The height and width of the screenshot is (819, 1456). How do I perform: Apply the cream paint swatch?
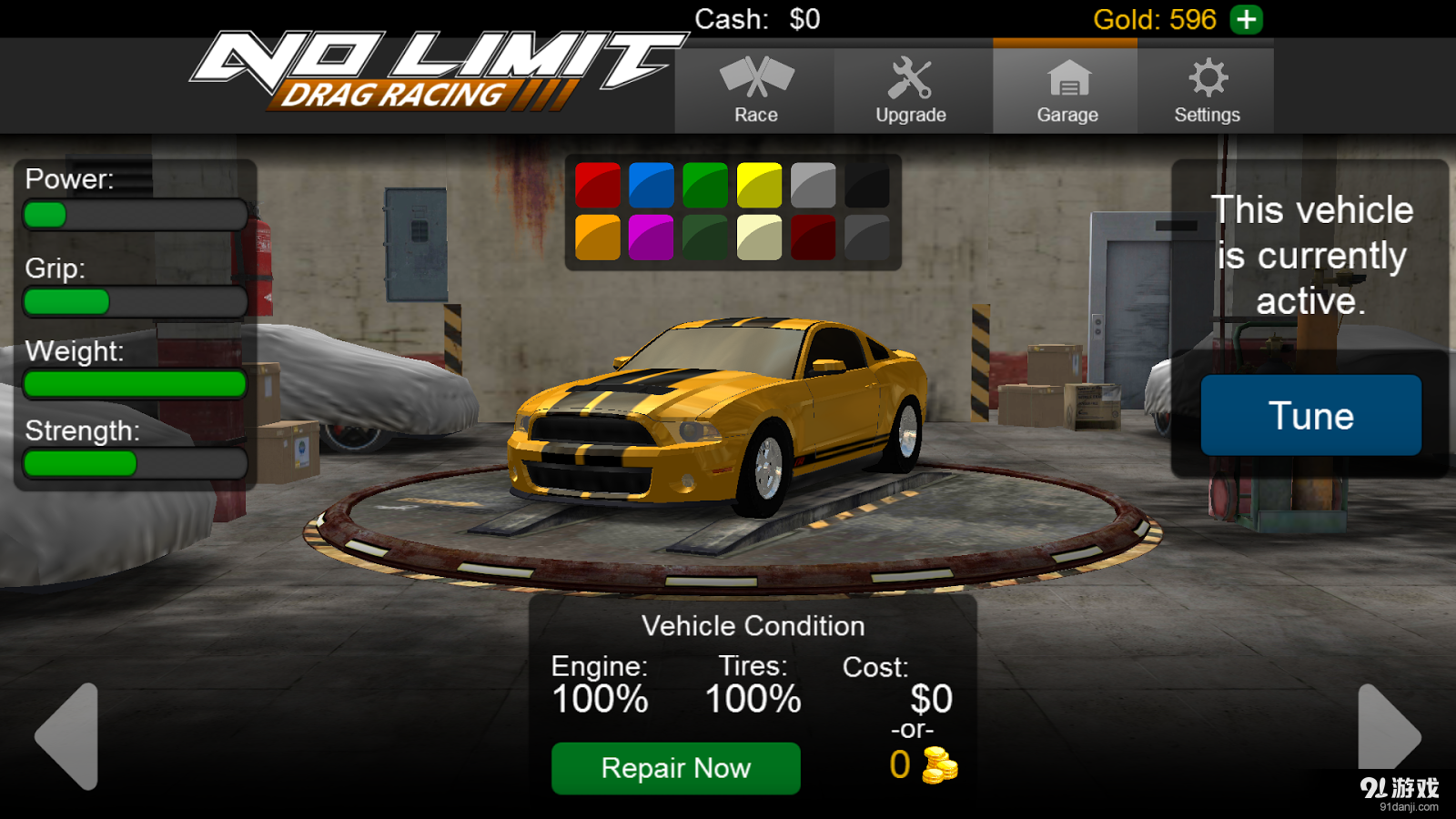pyautogui.click(x=759, y=238)
